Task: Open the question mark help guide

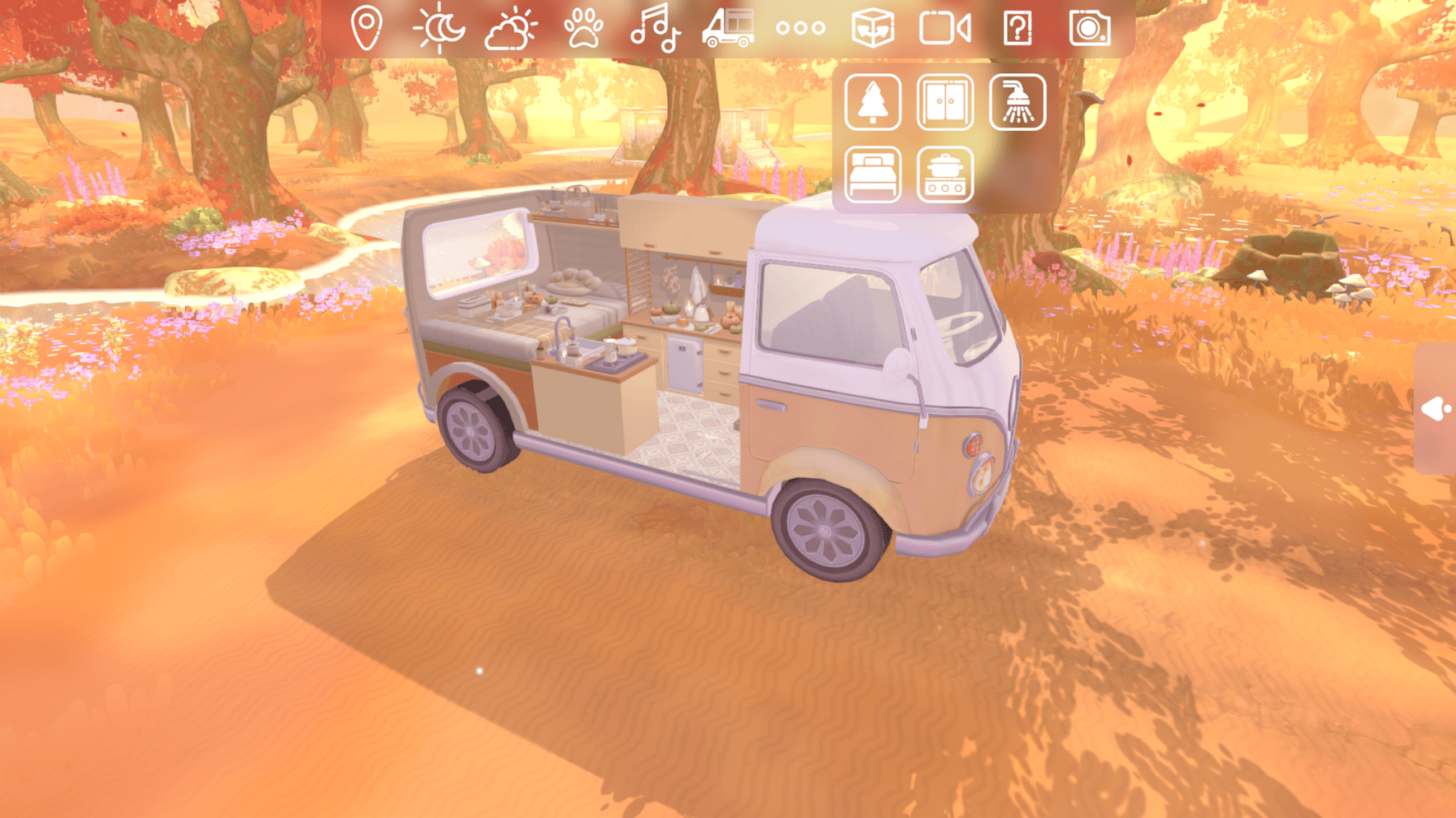Action: [x=1018, y=27]
